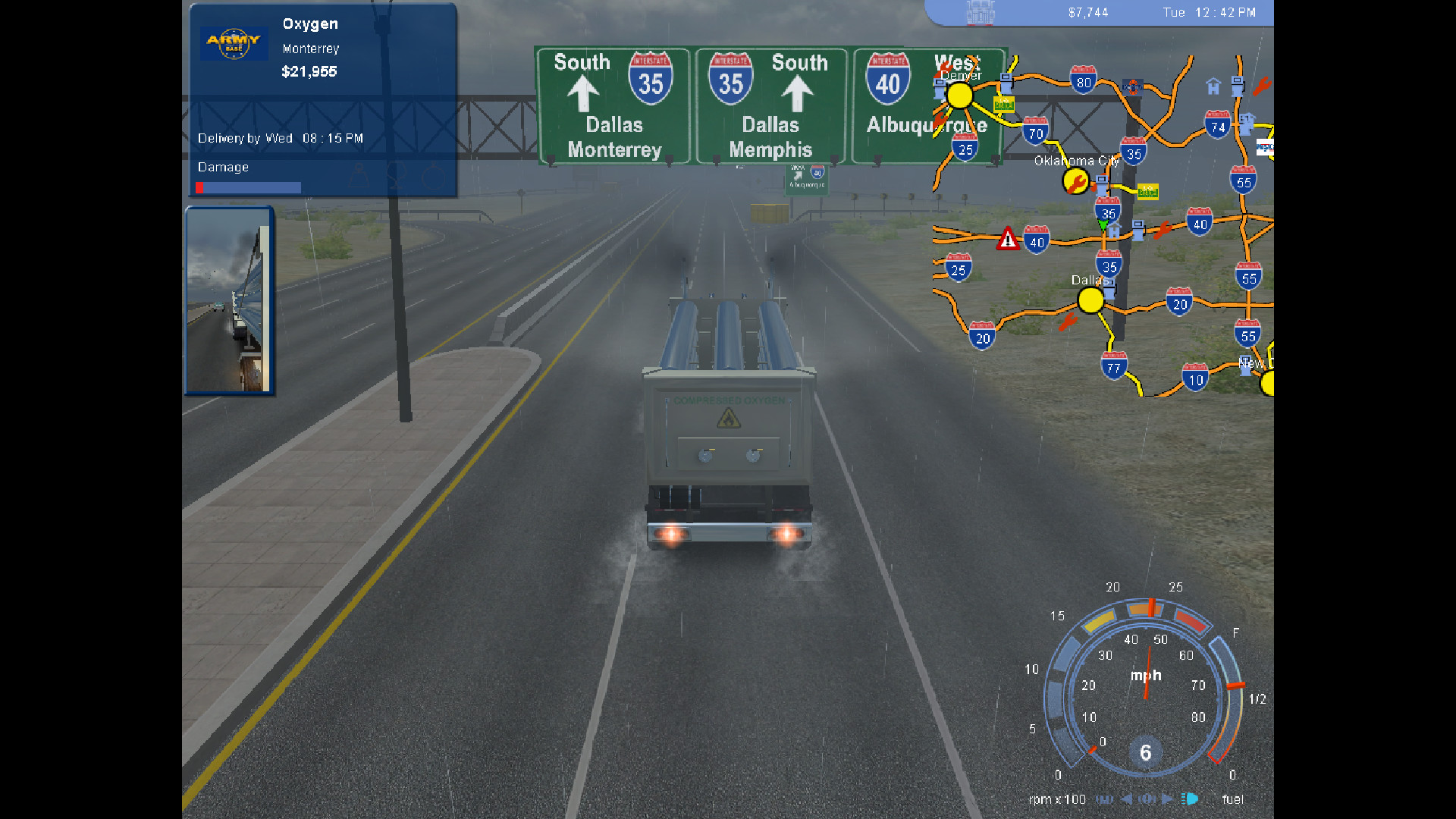The image size is (1456, 819).
Task: Click the Interstate 74 shield on the map
Action: point(1217,125)
